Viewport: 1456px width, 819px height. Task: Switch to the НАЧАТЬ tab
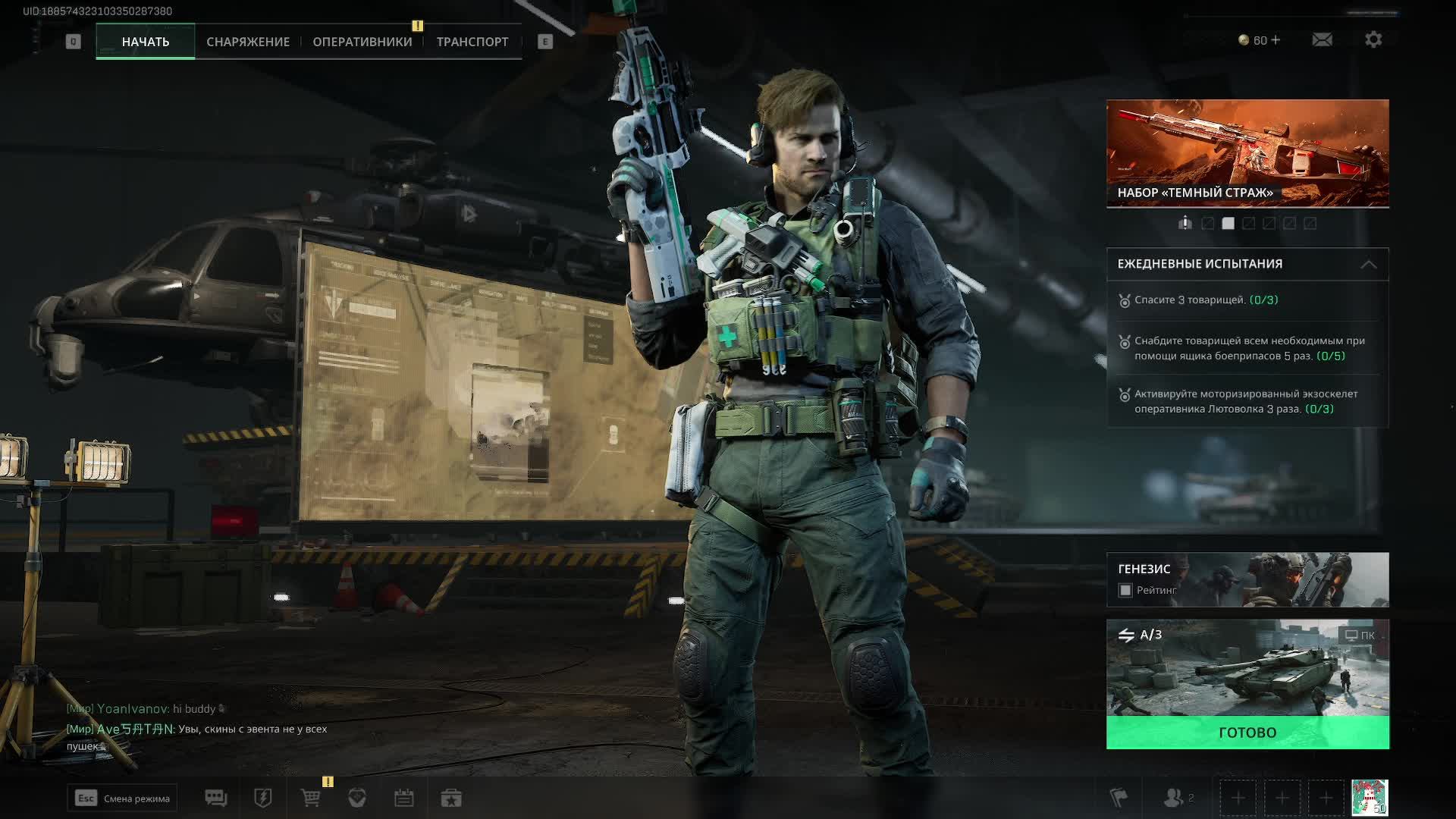tap(145, 42)
